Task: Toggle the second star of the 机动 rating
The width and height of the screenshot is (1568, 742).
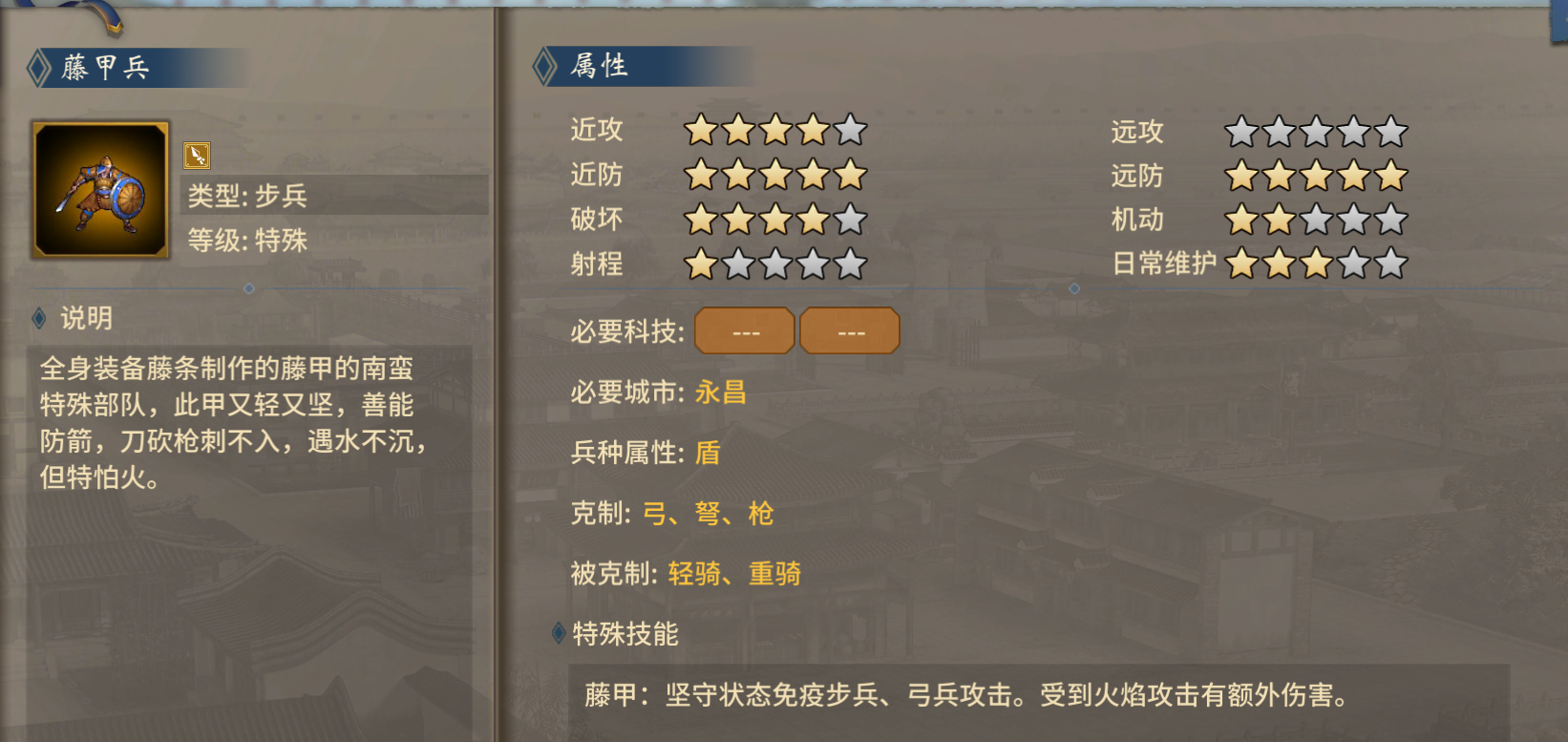Action: click(1280, 220)
